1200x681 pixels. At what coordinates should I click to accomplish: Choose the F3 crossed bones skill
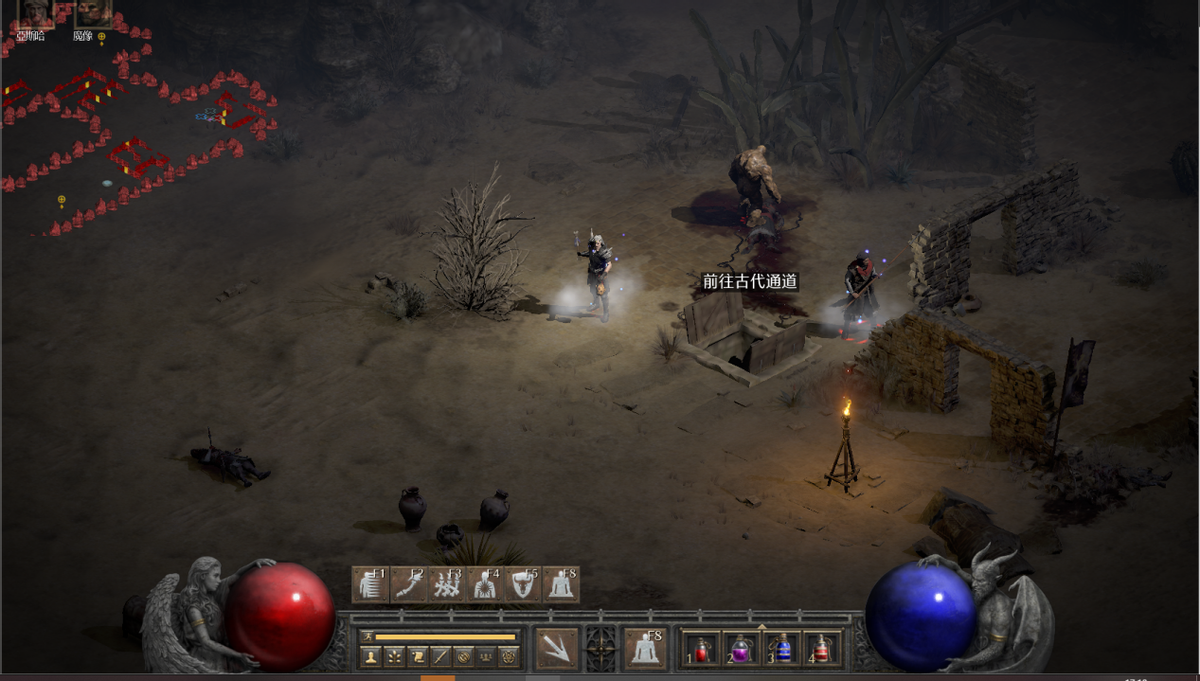[x=446, y=585]
